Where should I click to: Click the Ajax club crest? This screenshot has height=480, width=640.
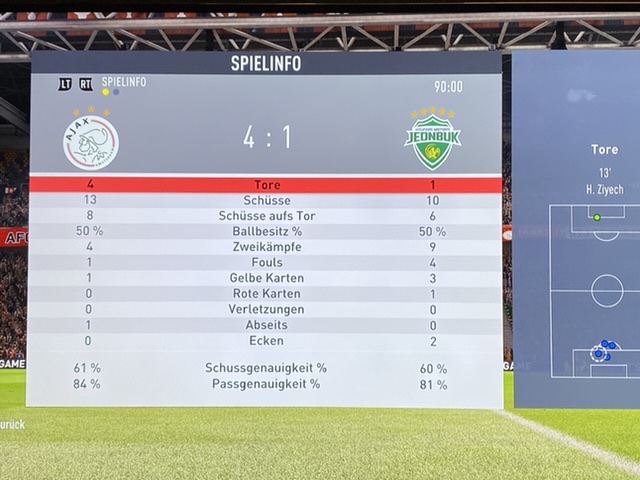(x=91, y=140)
